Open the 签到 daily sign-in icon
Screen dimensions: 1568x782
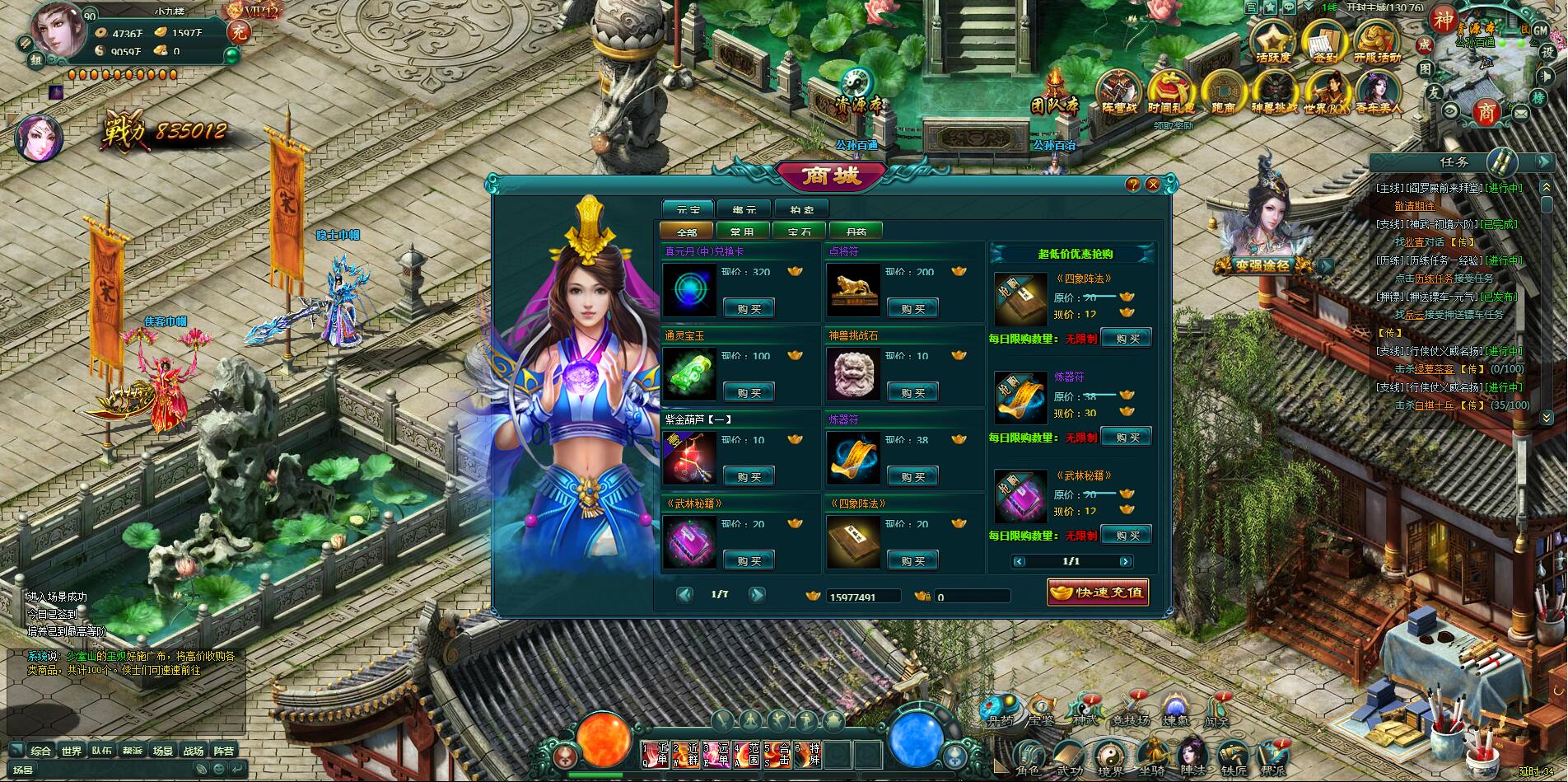pos(1324,42)
